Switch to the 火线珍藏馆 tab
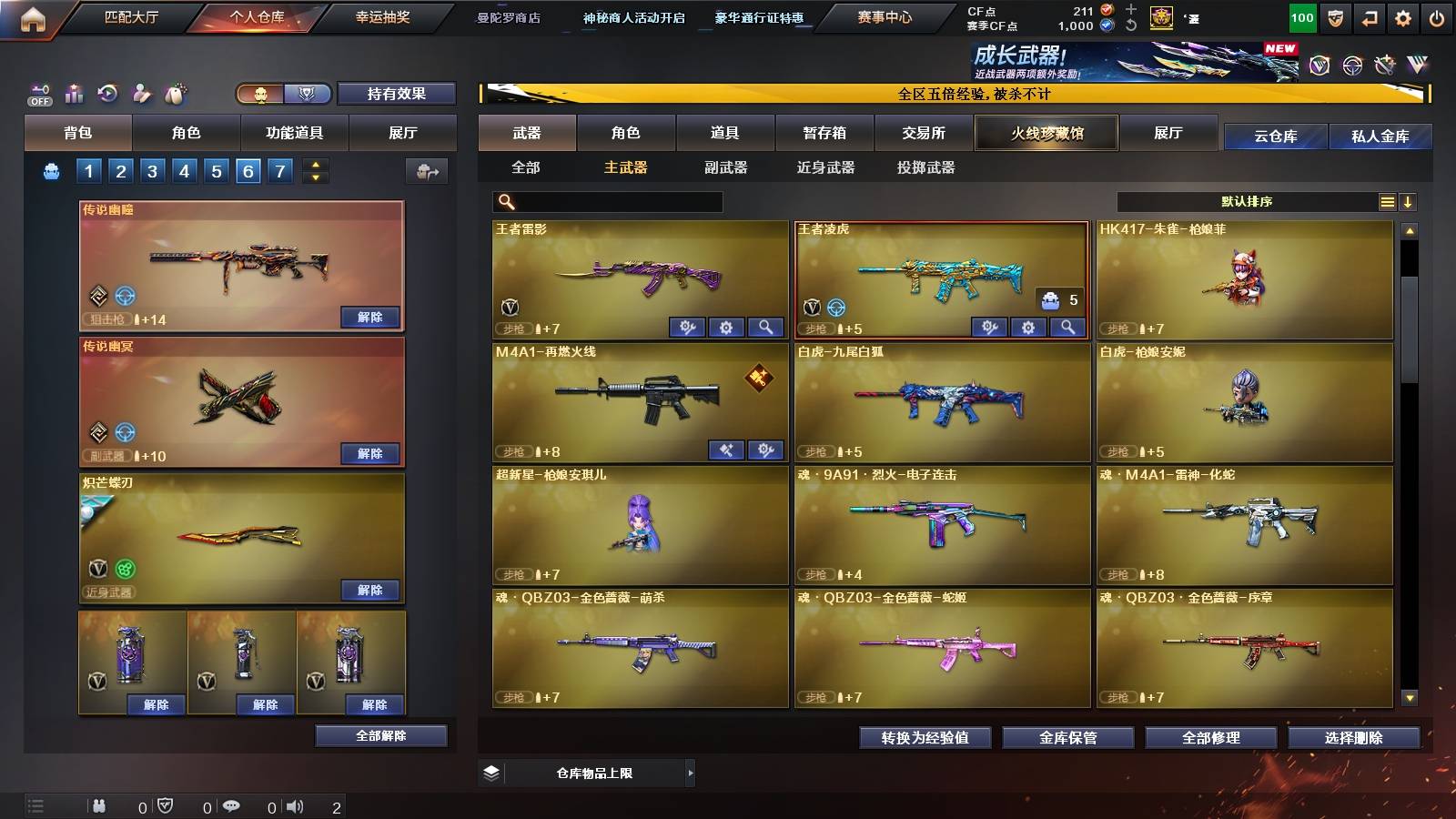 pyautogui.click(x=1046, y=133)
